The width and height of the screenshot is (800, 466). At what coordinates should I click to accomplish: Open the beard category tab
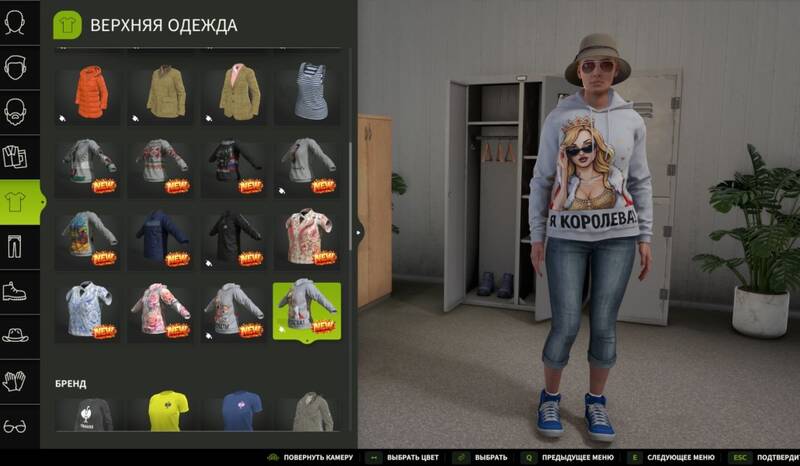16,111
